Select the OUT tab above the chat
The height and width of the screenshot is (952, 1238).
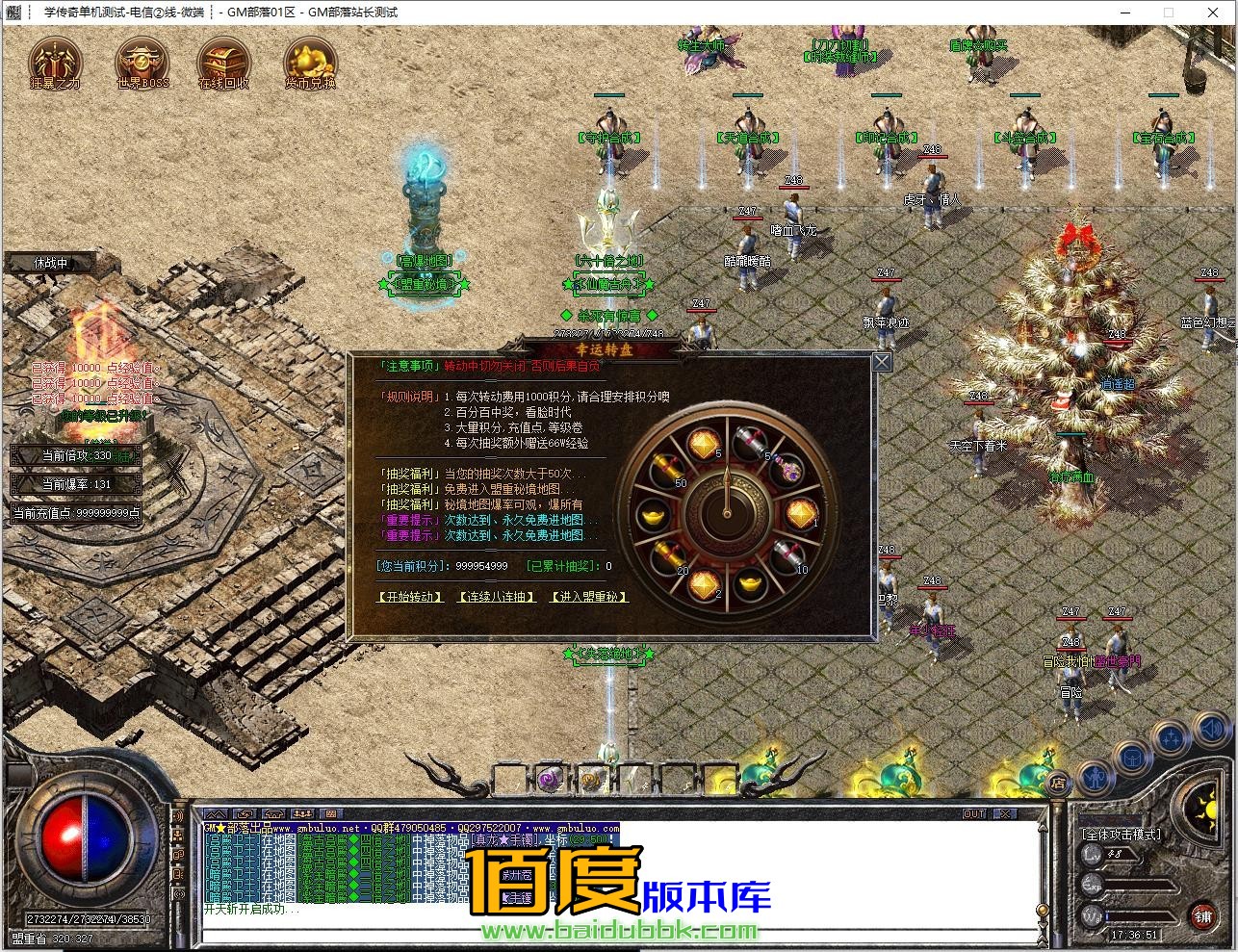pos(974,813)
